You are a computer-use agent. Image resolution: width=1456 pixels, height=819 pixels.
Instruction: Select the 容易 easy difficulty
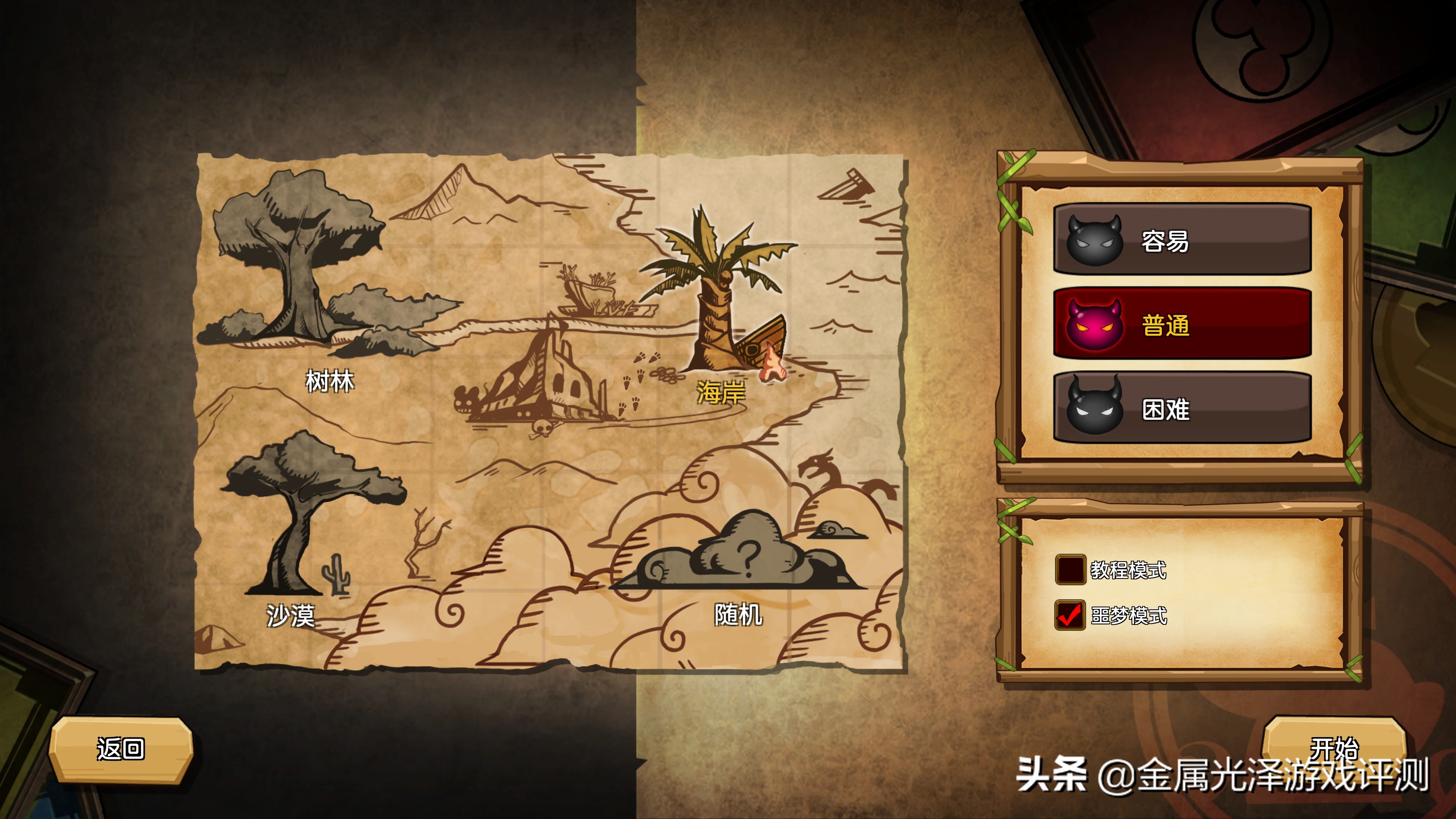click(x=1181, y=240)
